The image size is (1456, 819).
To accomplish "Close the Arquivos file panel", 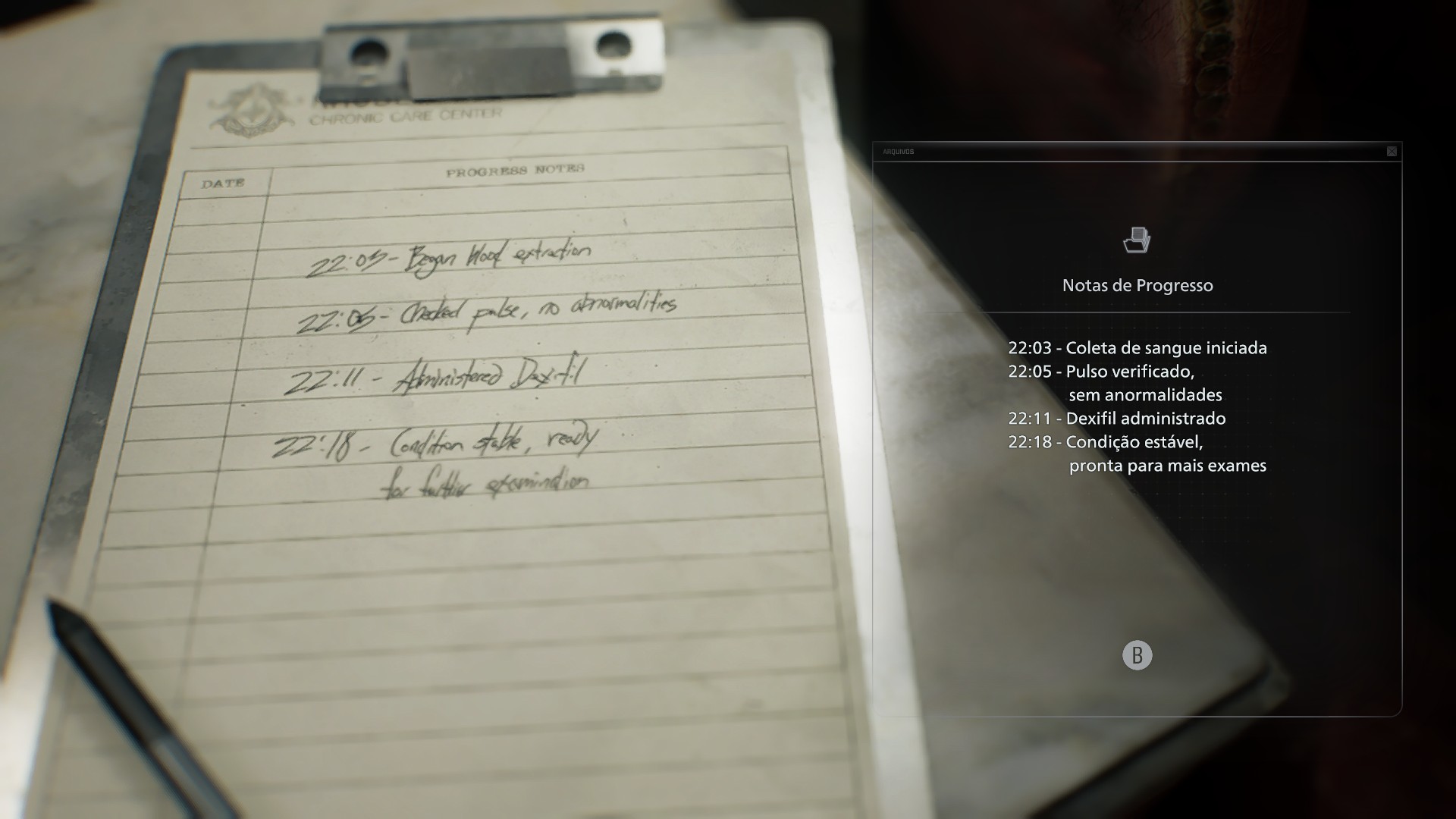I will click(x=1392, y=152).
